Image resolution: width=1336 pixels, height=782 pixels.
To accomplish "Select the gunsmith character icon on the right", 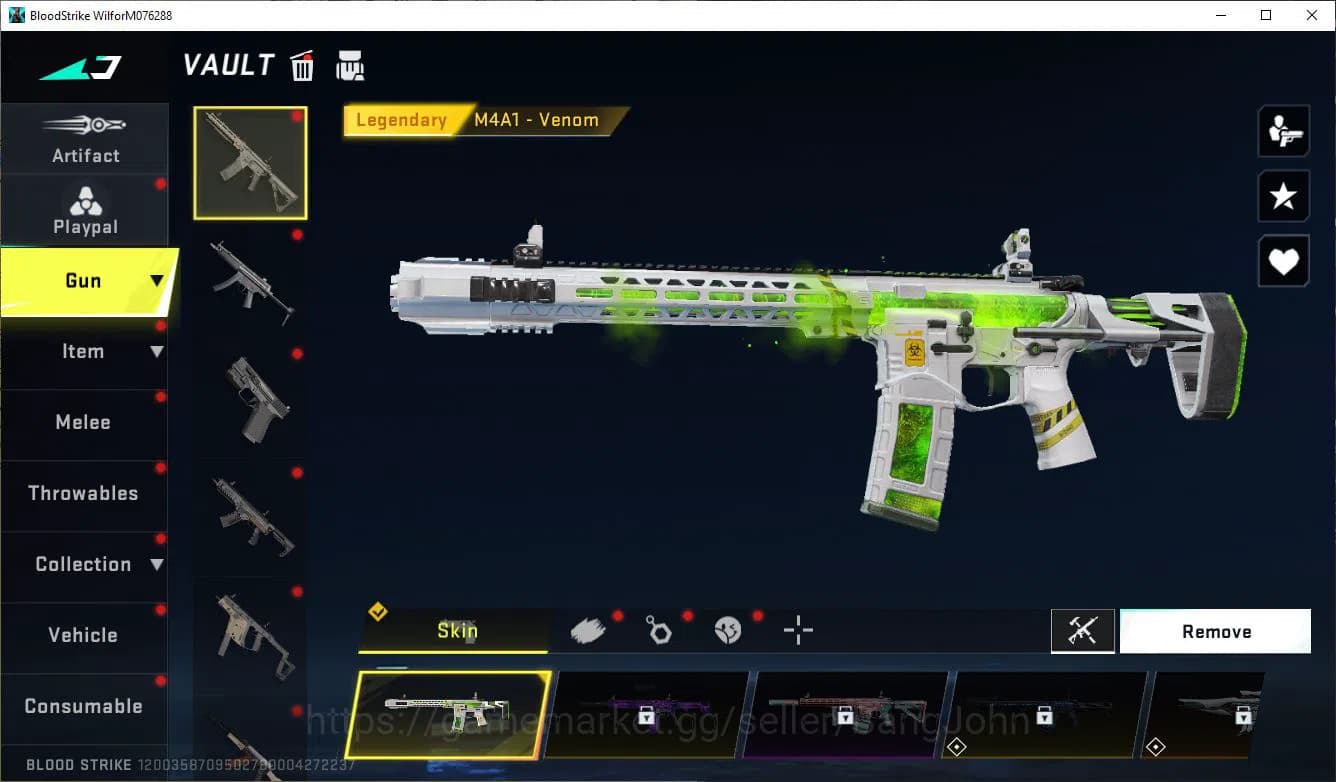I will coord(1283,131).
